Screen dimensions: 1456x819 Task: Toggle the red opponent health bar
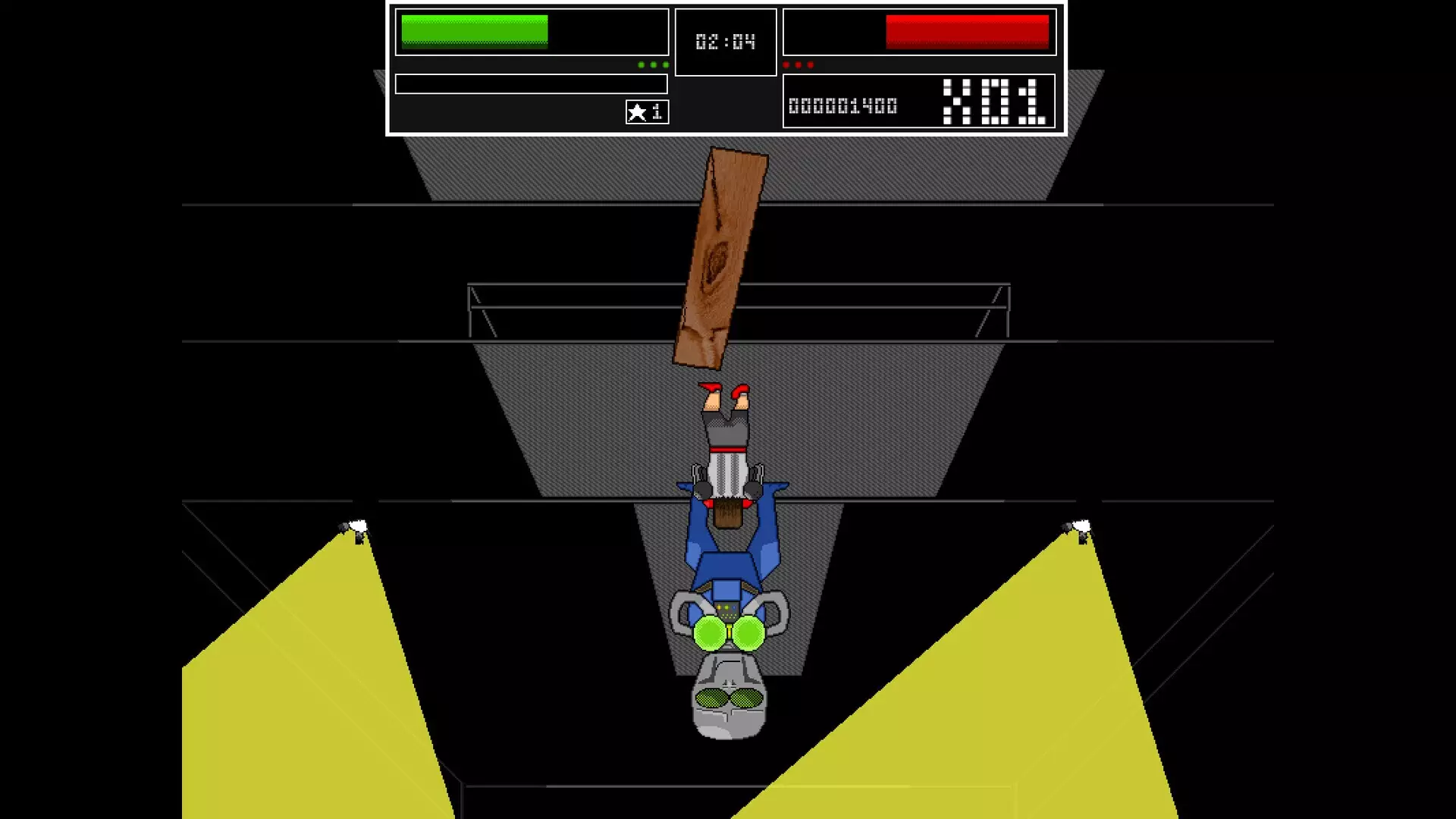point(919,32)
